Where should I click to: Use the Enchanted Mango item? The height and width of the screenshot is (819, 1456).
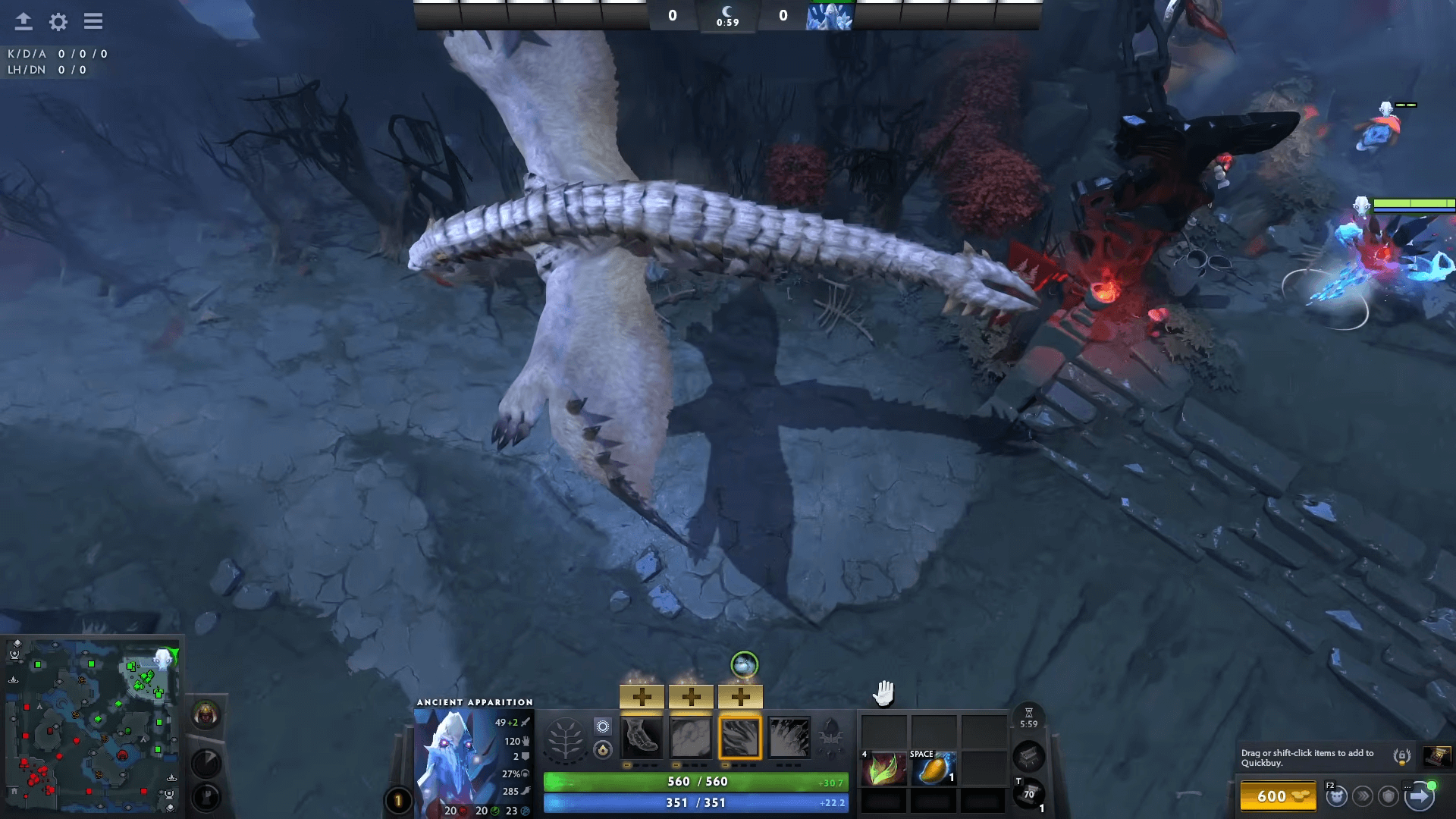(x=934, y=769)
